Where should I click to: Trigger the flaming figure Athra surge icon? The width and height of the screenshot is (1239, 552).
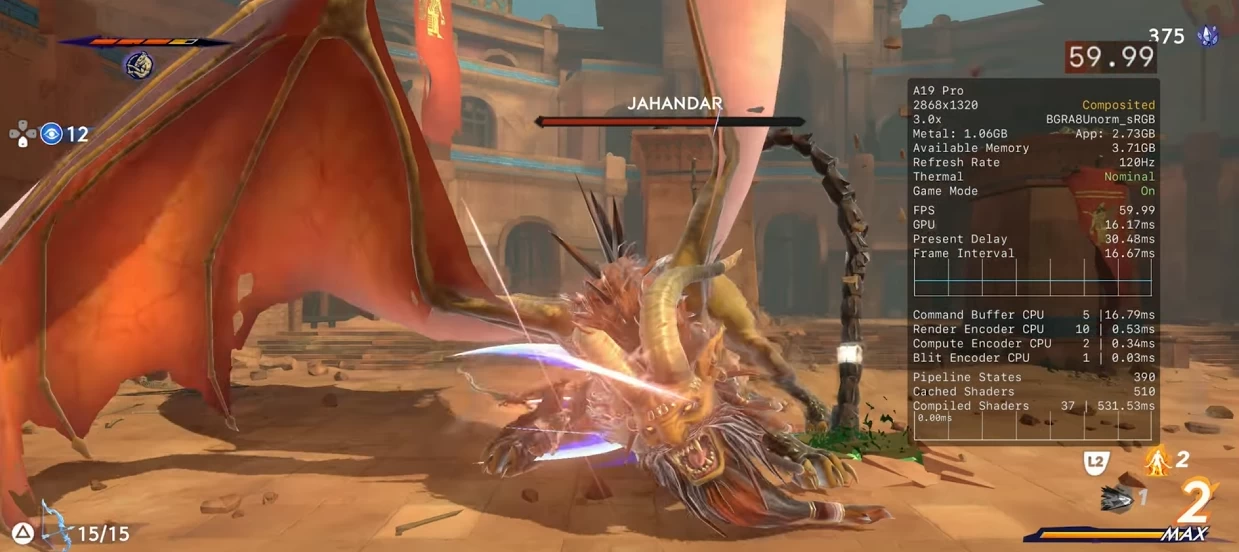[1158, 461]
